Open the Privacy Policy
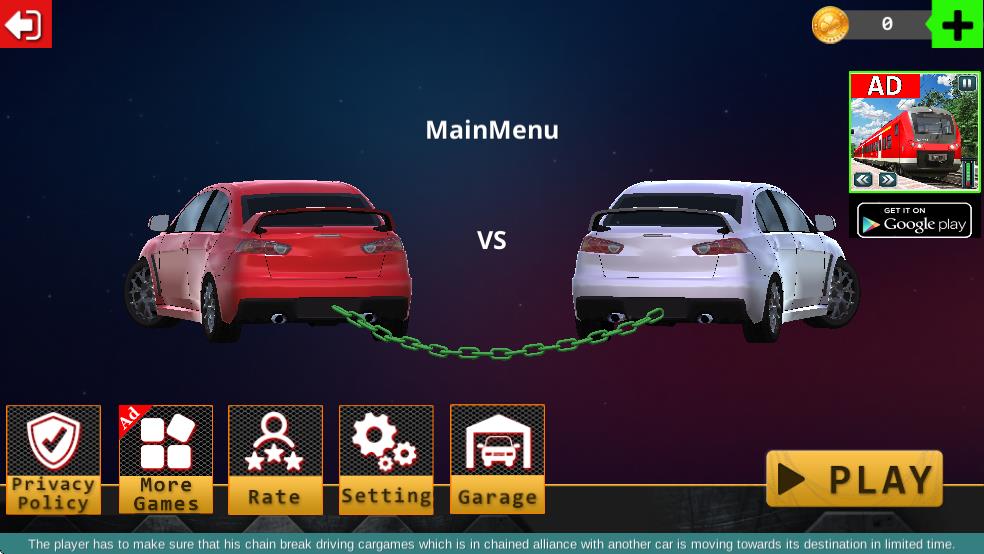This screenshot has width=984, height=554. tap(54, 459)
